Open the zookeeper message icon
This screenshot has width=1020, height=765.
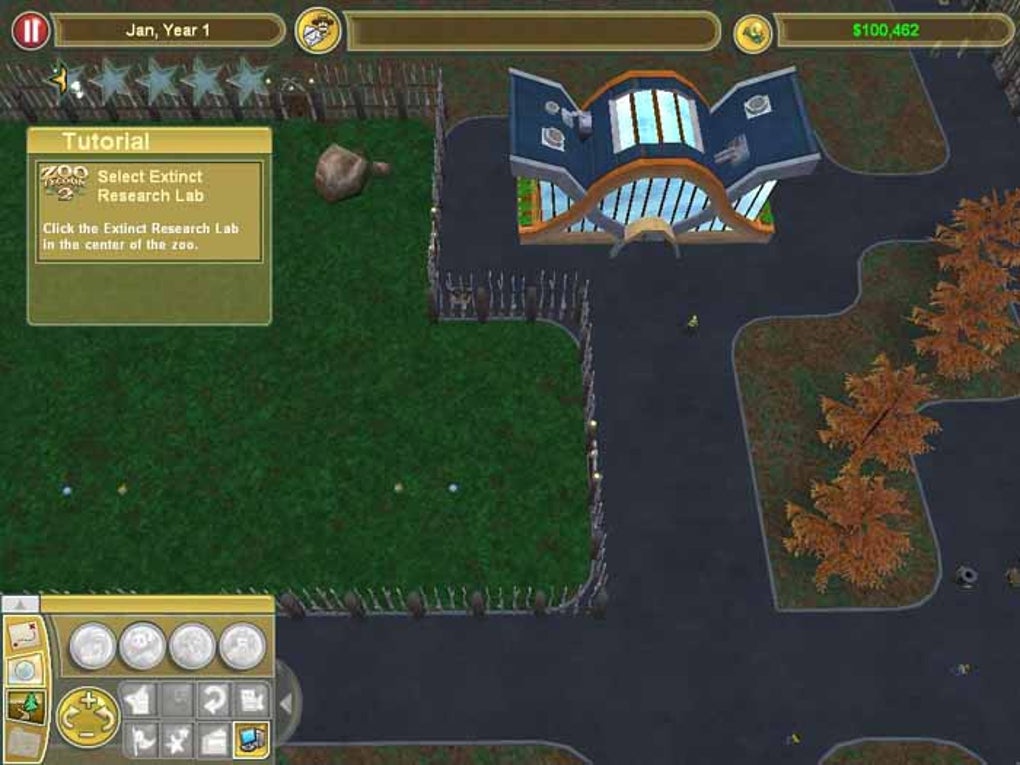(x=318, y=31)
